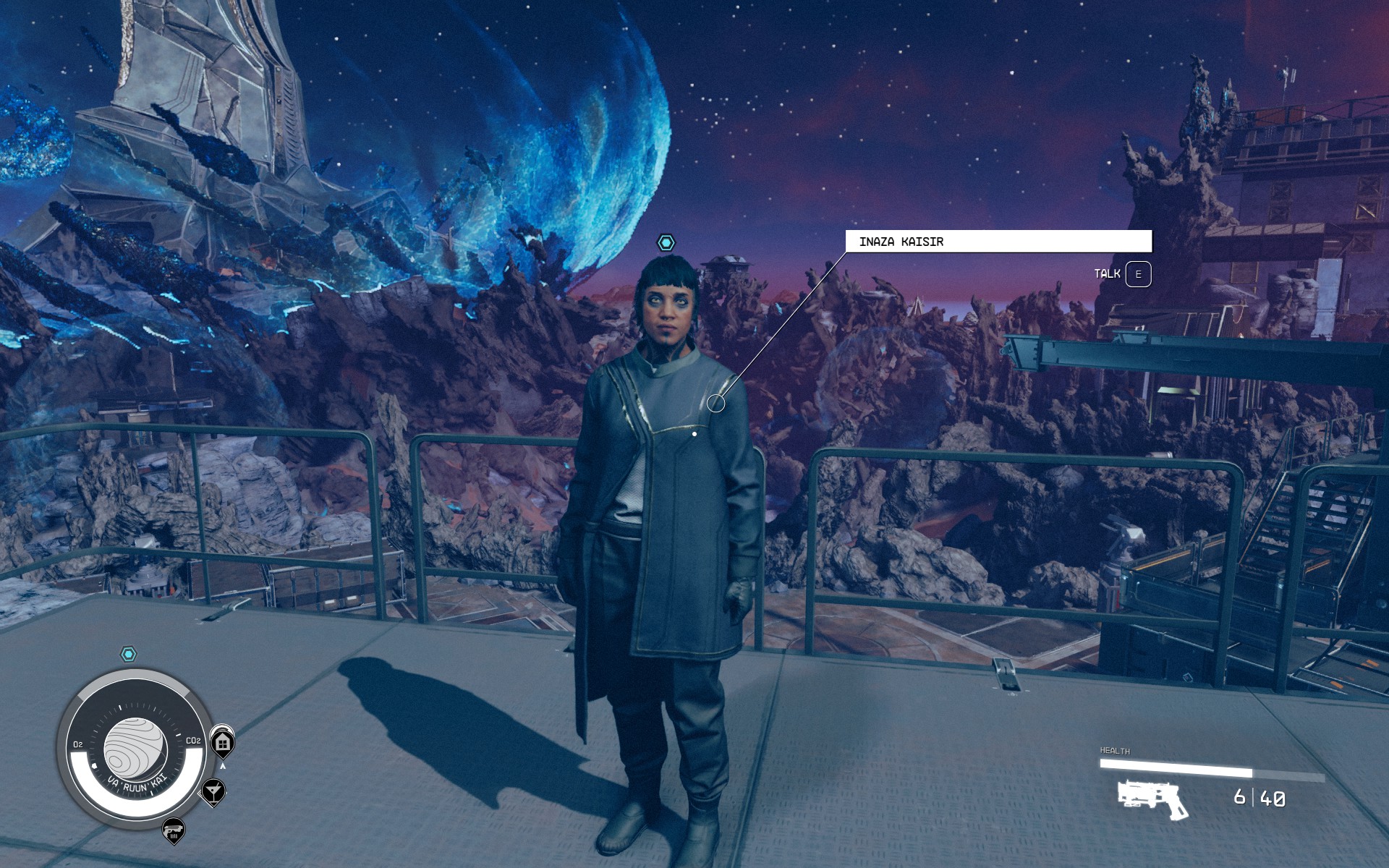This screenshot has width=1389, height=868.
Task: Click the blue hexagon quest marker above compass
Action: click(x=128, y=655)
